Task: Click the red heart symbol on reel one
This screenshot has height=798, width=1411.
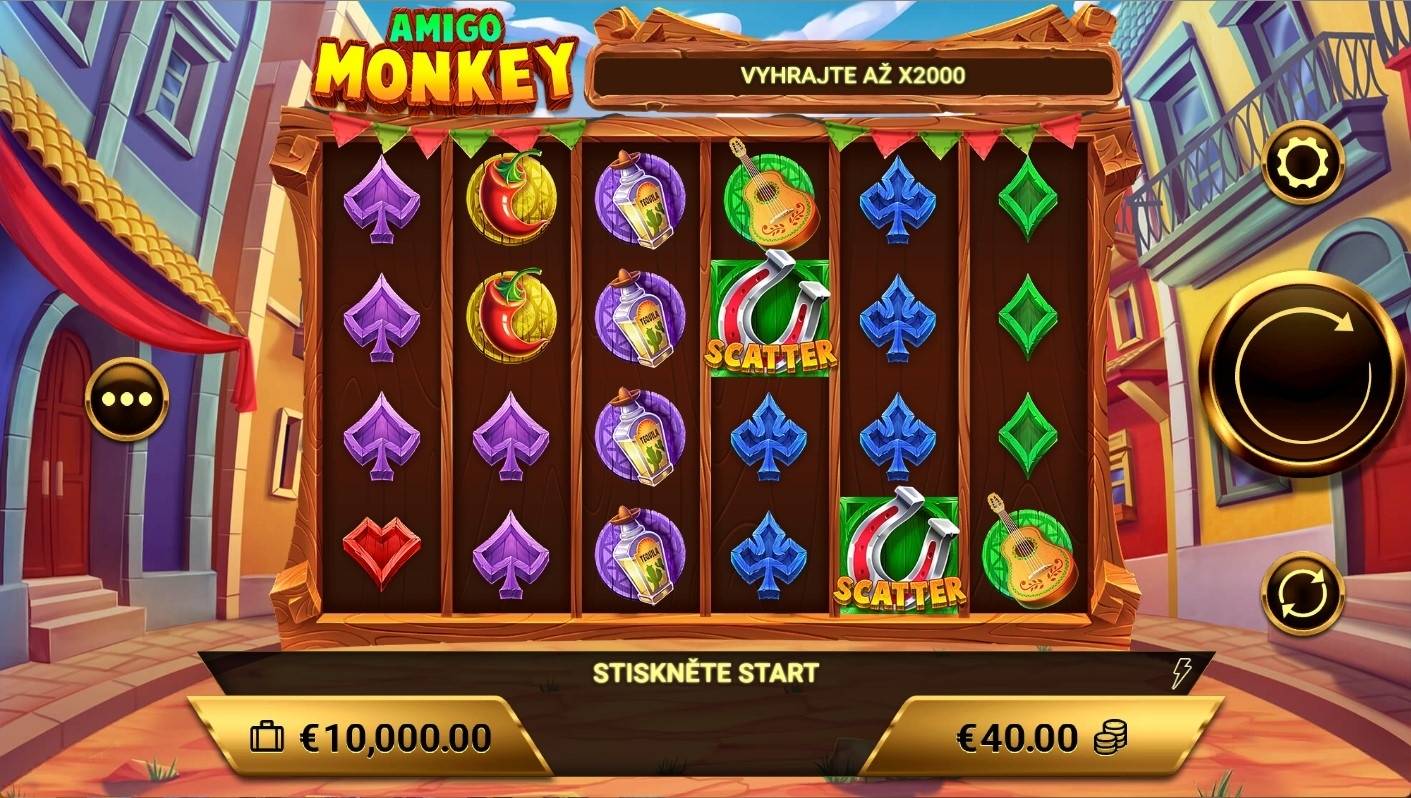Action: coord(380,552)
